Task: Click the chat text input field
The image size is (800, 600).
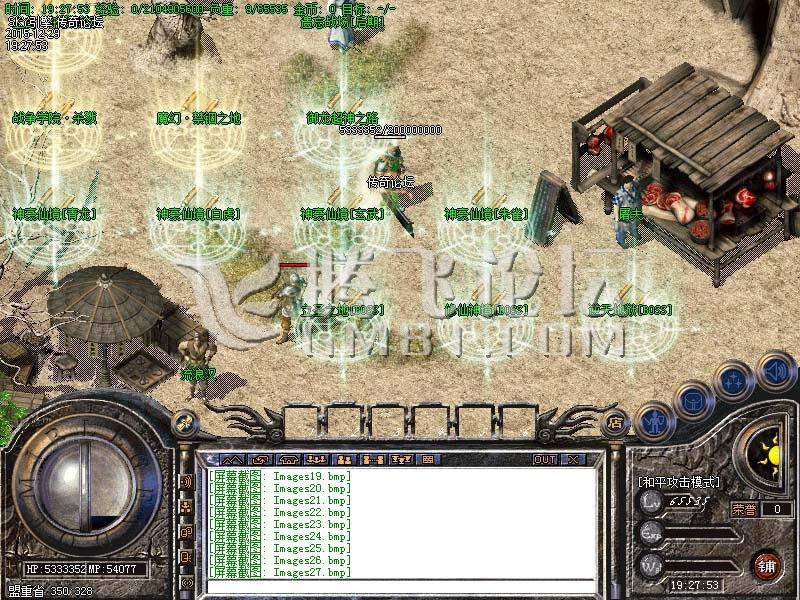Action: tap(400, 587)
